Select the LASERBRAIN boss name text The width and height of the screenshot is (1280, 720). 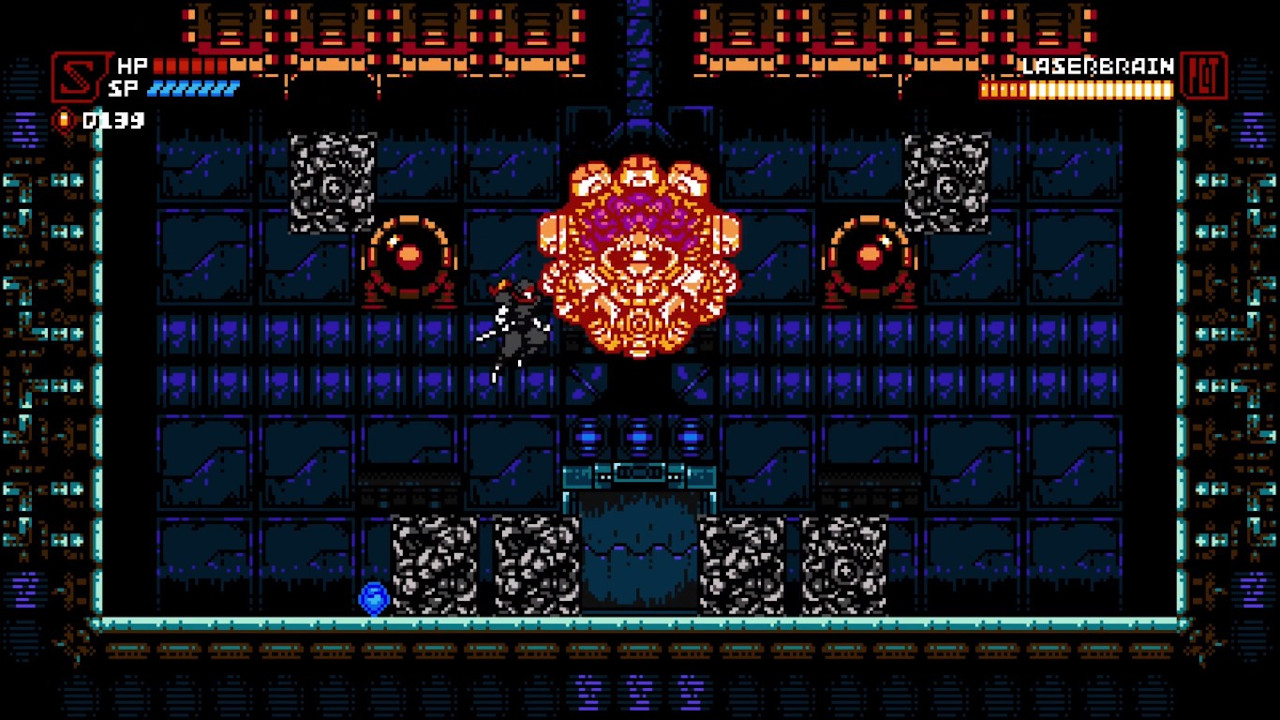coord(1095,66)
